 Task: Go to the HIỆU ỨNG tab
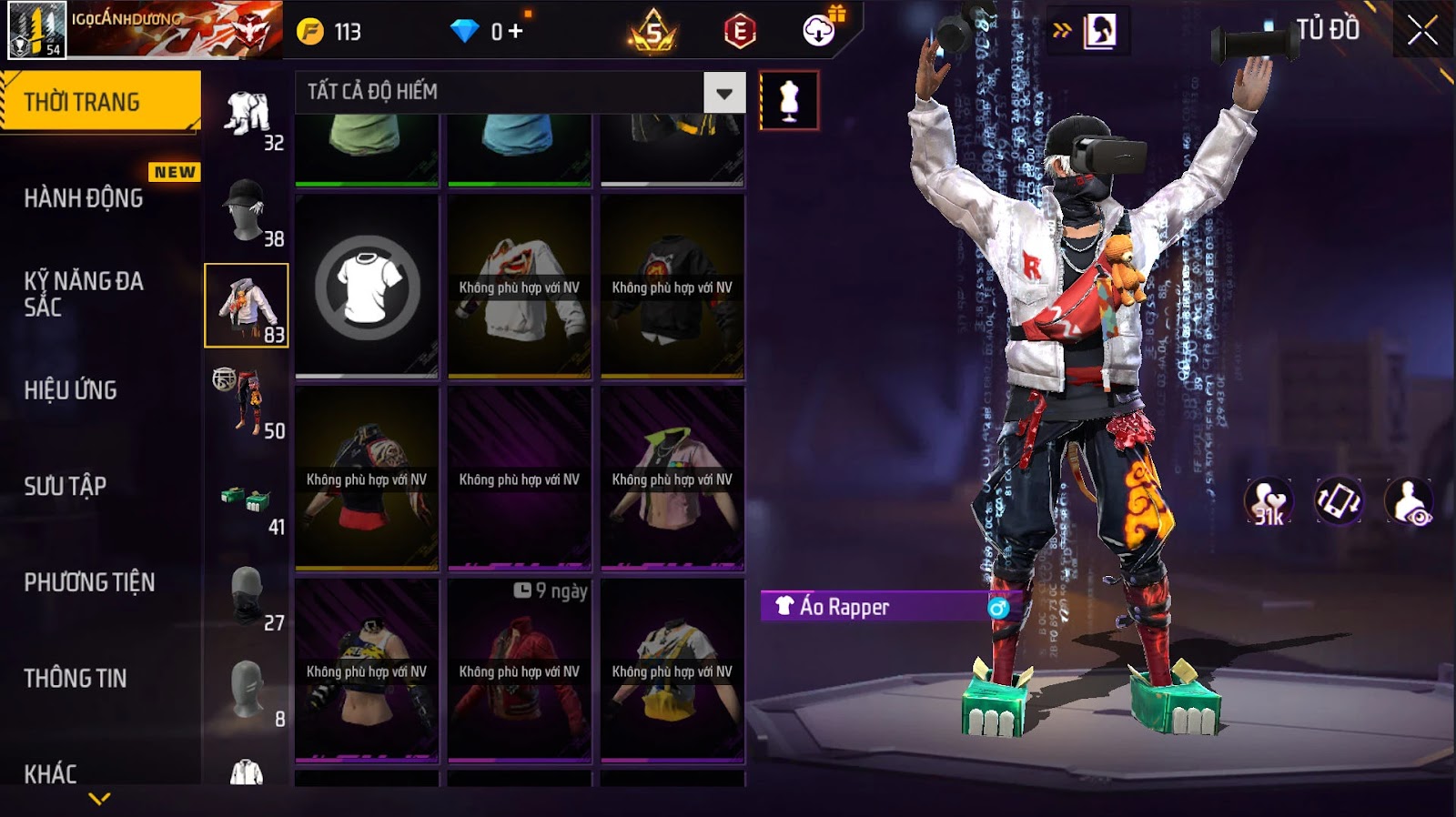71,390
